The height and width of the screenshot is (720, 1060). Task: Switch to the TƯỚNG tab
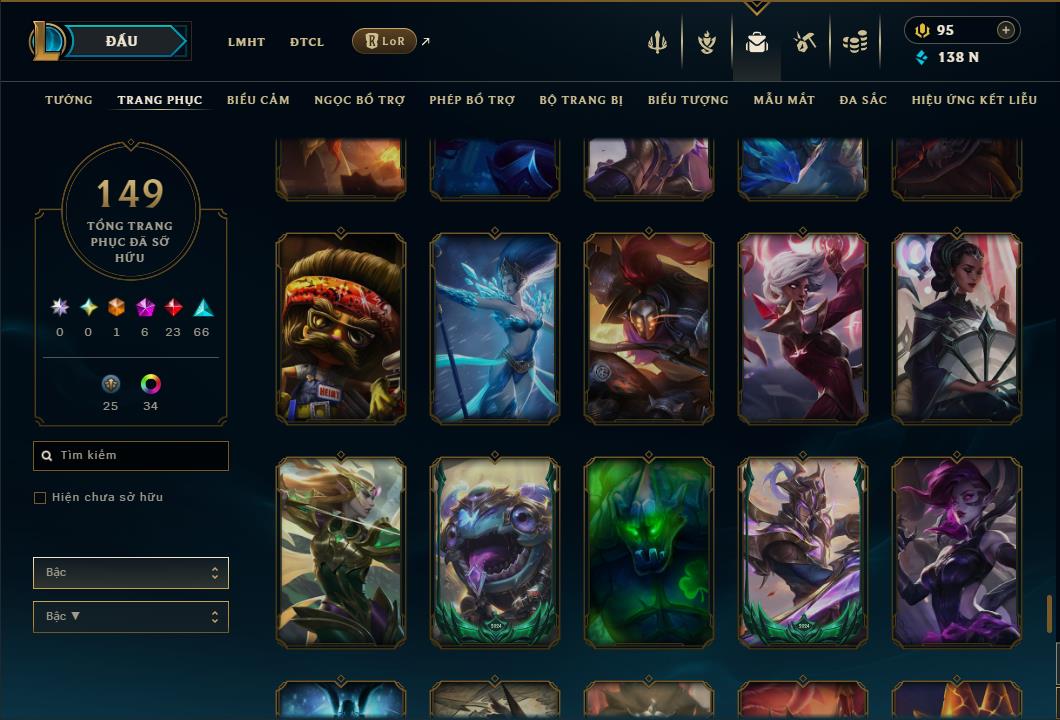(x=69, y=100)
